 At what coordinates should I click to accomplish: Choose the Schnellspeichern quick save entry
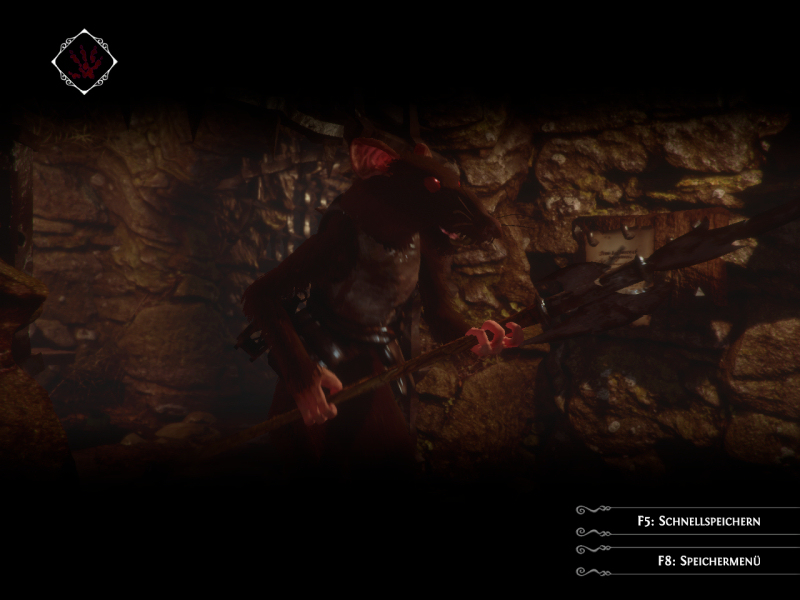click(699, 521)
